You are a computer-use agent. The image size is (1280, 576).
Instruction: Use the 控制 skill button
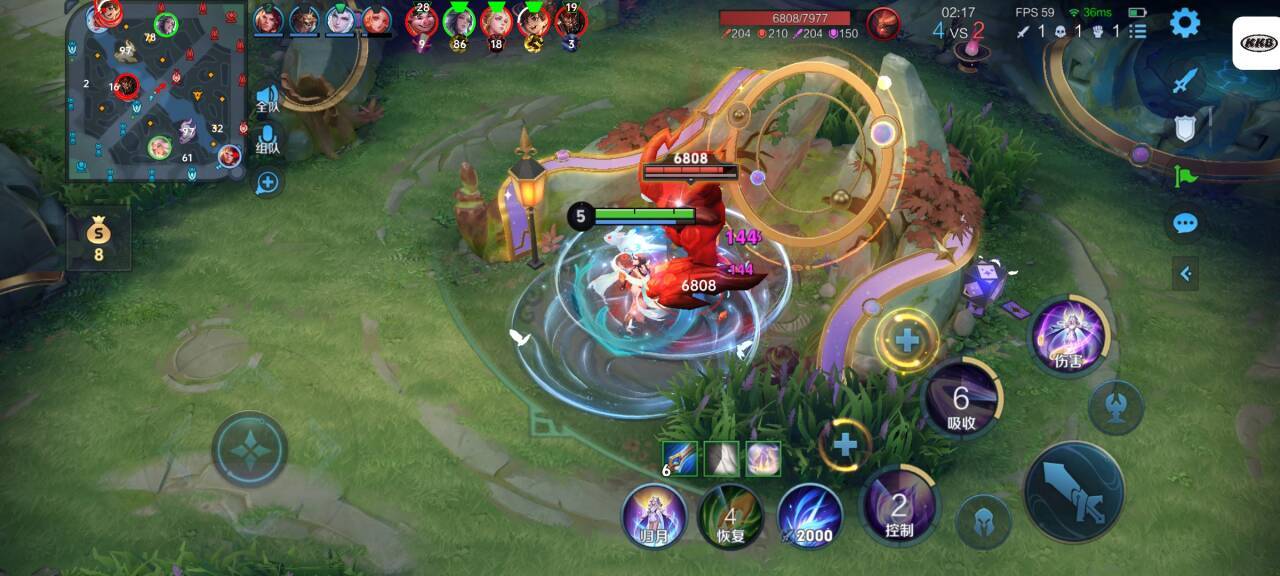click(x=899, y=506)
